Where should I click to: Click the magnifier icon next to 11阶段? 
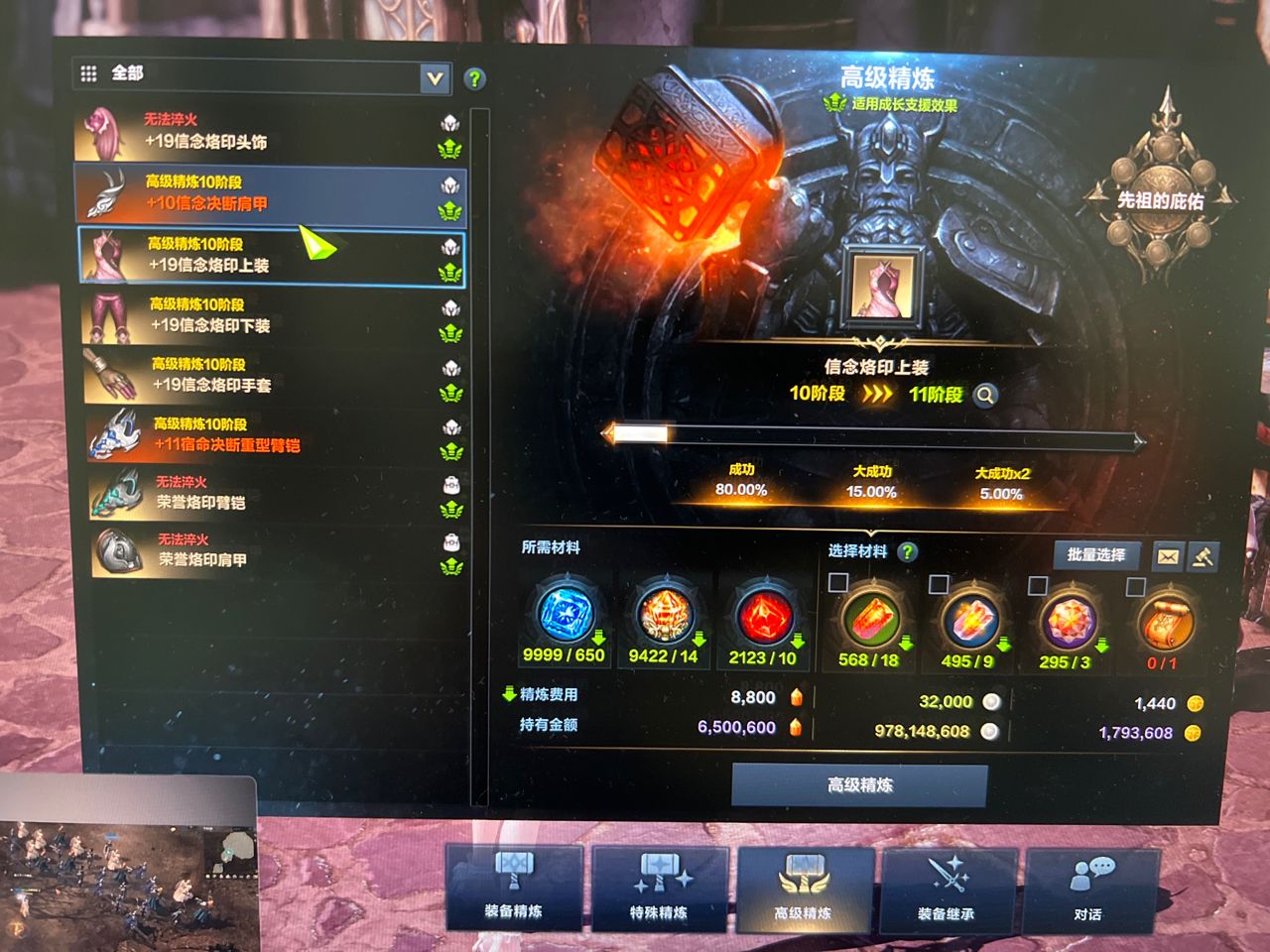983,395
